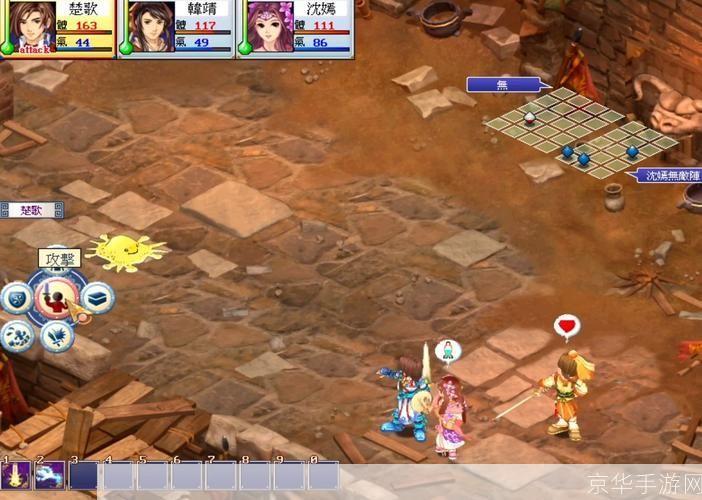Pick the scattered footprints flee command

[x=19, y=335]
